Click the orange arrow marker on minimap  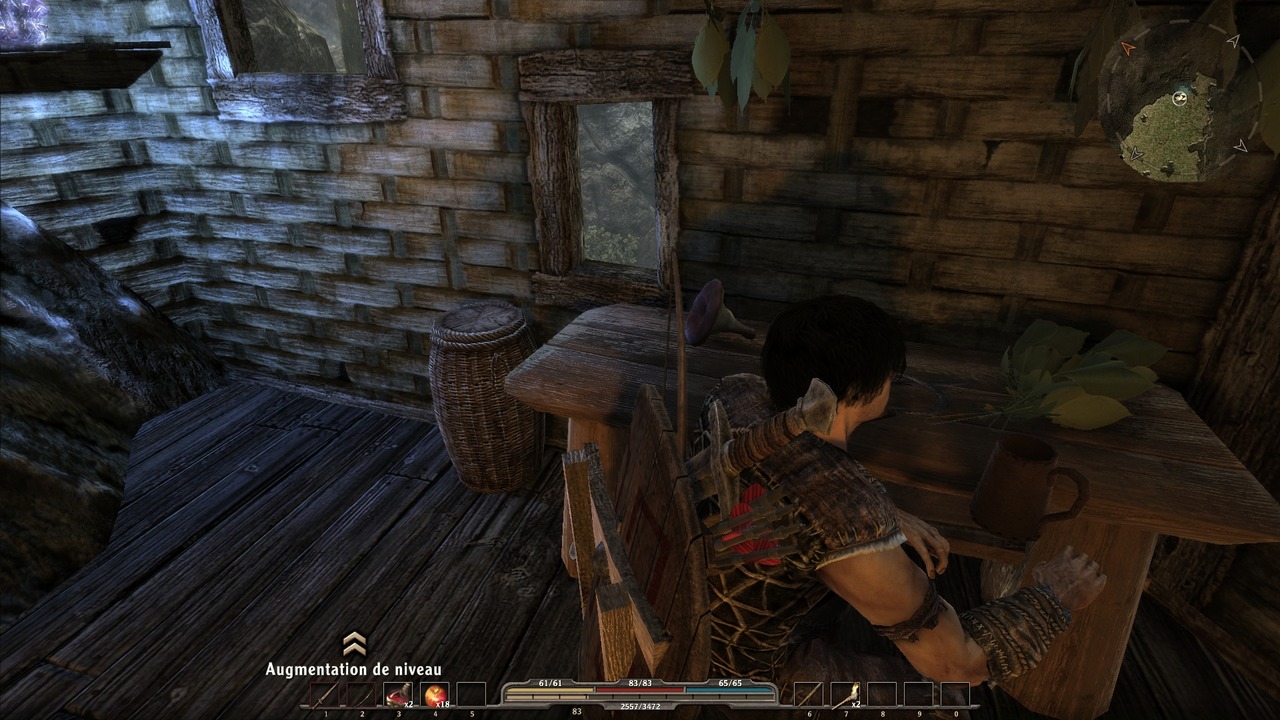click(1129, 47)
